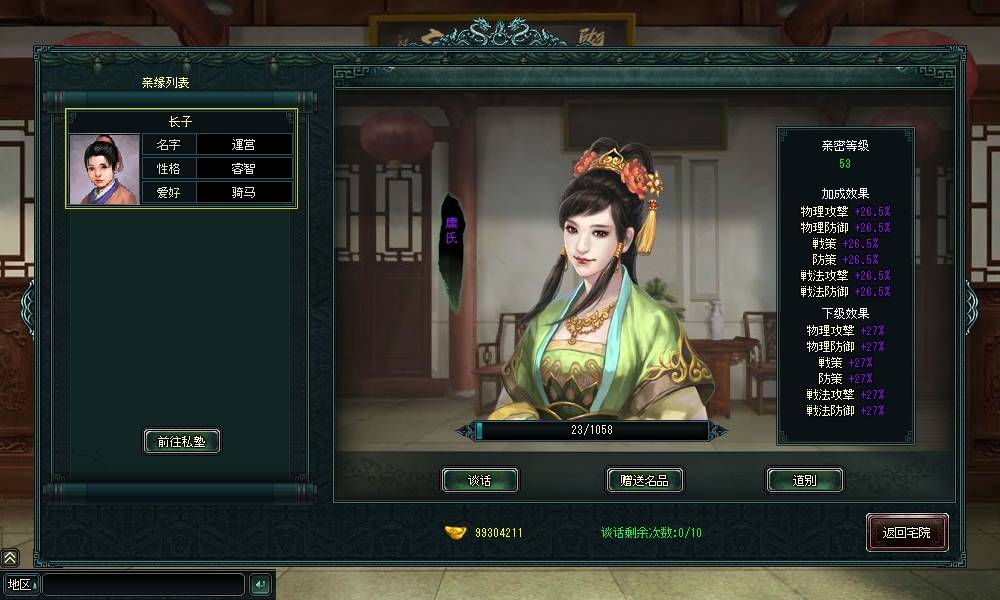1000x600 pixels.
Task: Choose the 道别 farewell button
Action: tap(804, 480)
